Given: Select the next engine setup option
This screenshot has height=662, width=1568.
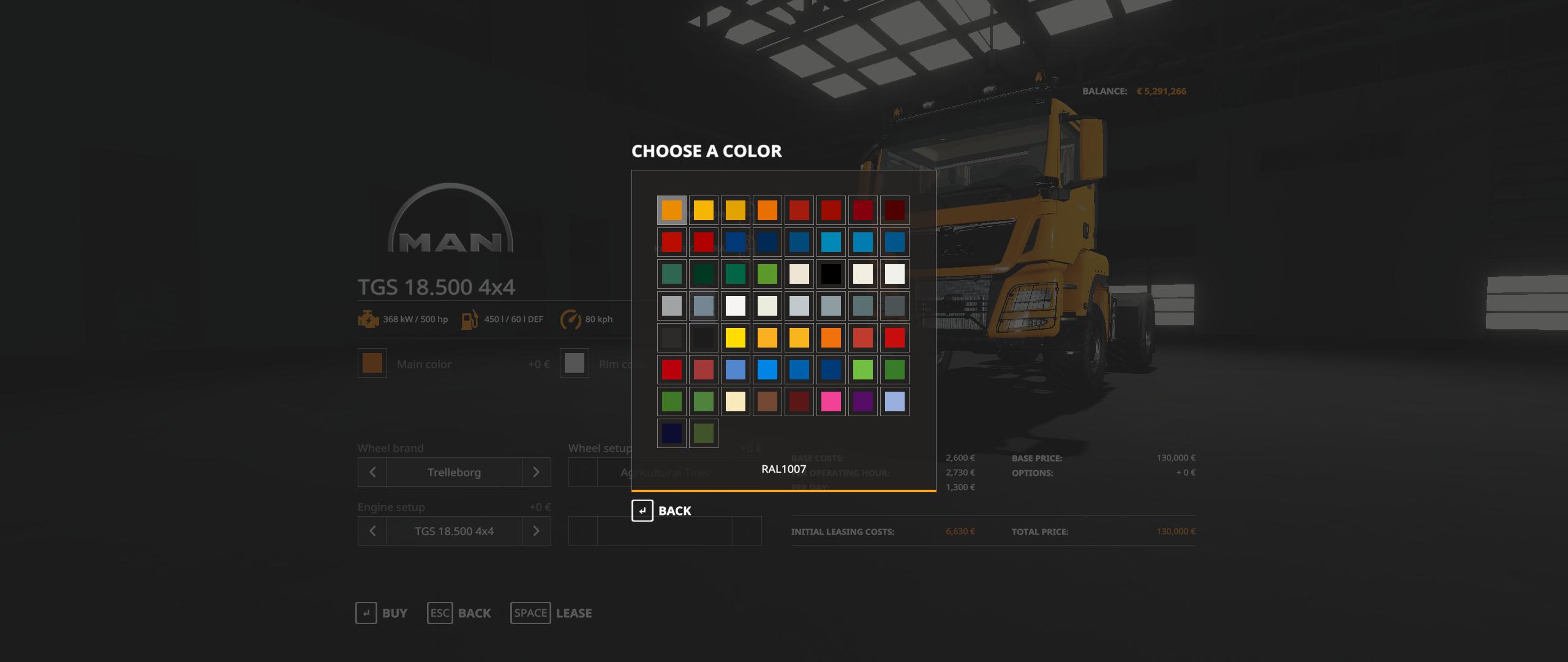Looking at the screenshot, I should point(536,531).
